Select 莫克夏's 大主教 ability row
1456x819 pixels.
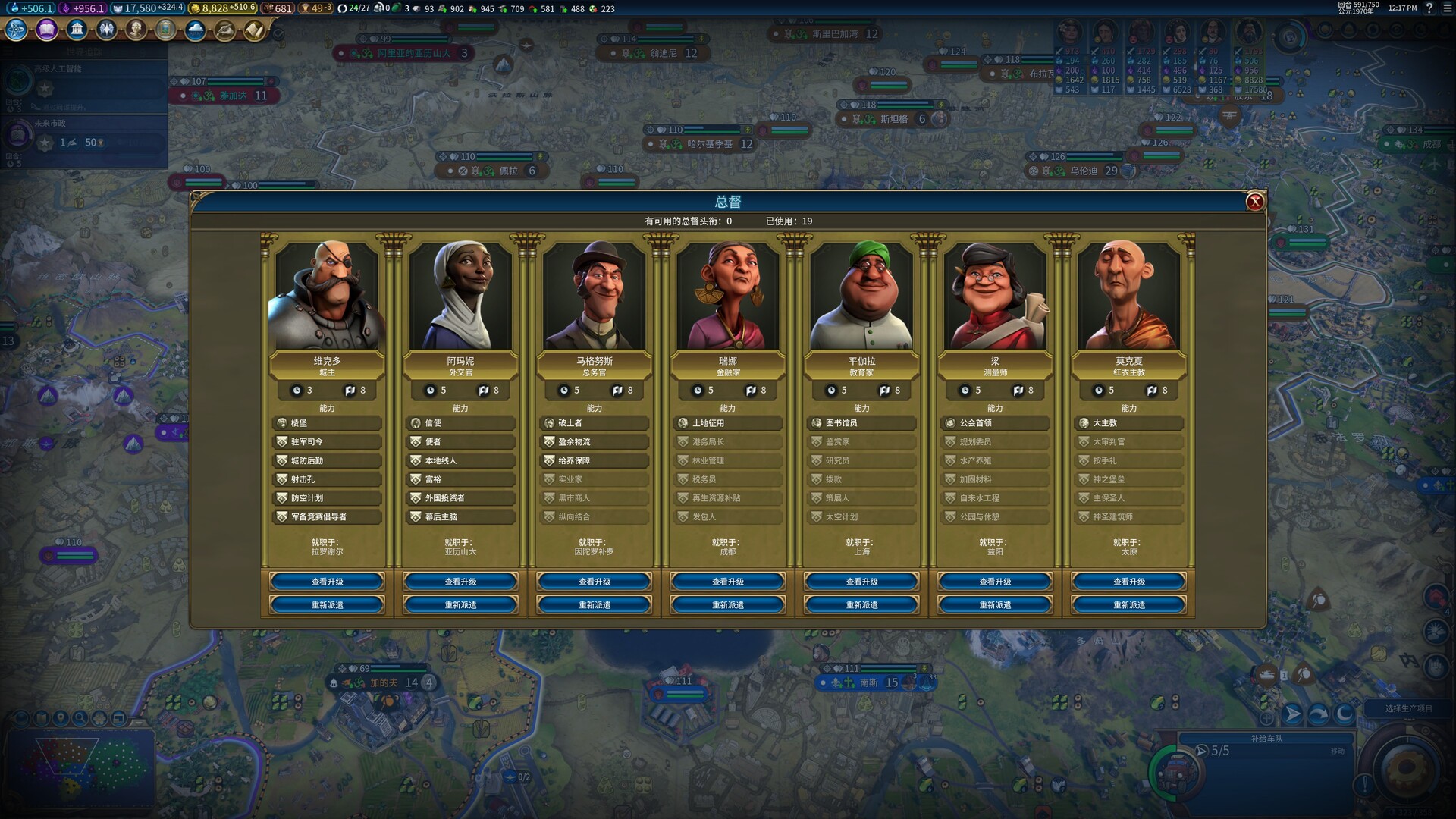(x=1129, y=423)
